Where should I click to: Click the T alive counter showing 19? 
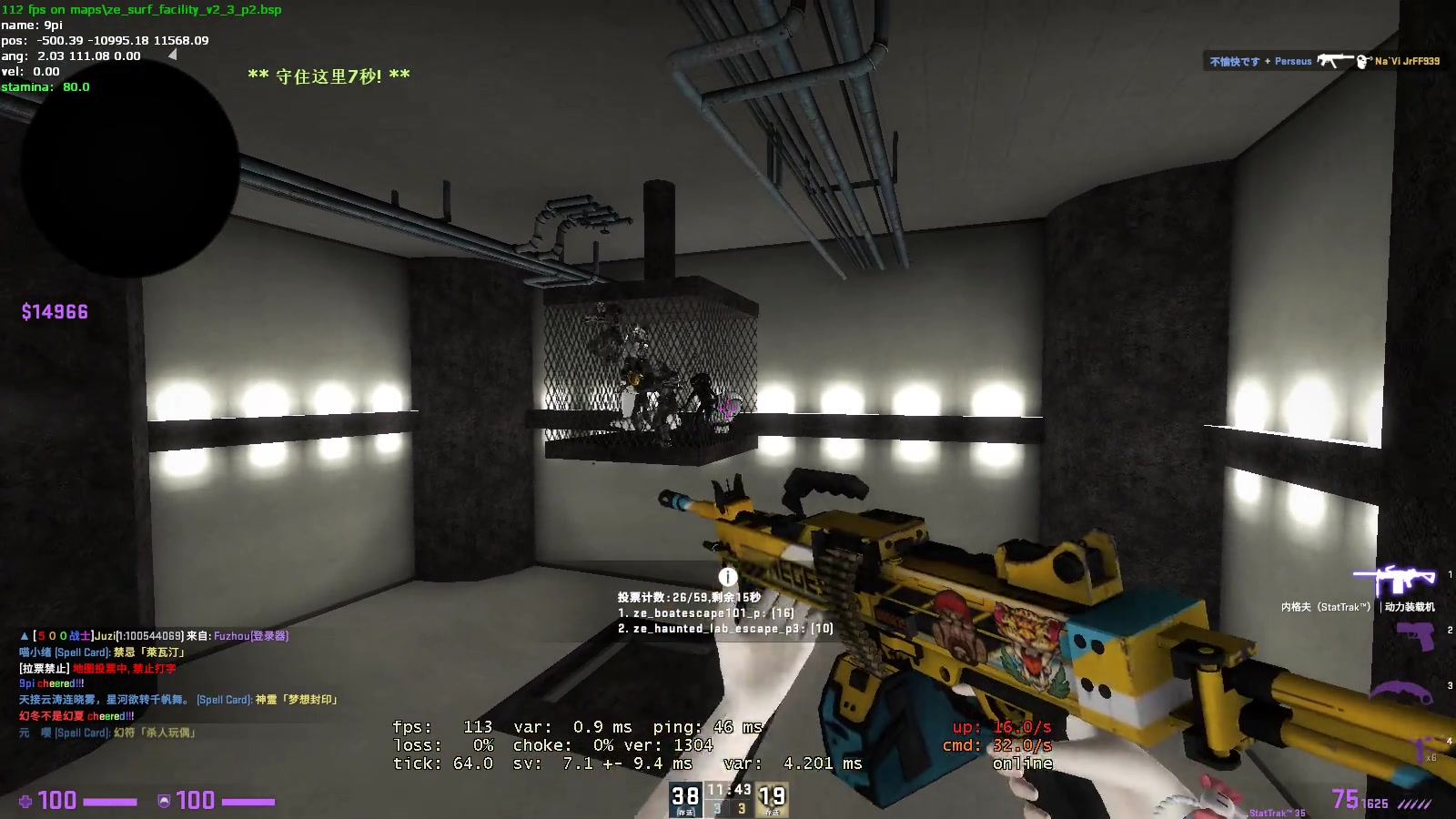(x=773, y=795)
